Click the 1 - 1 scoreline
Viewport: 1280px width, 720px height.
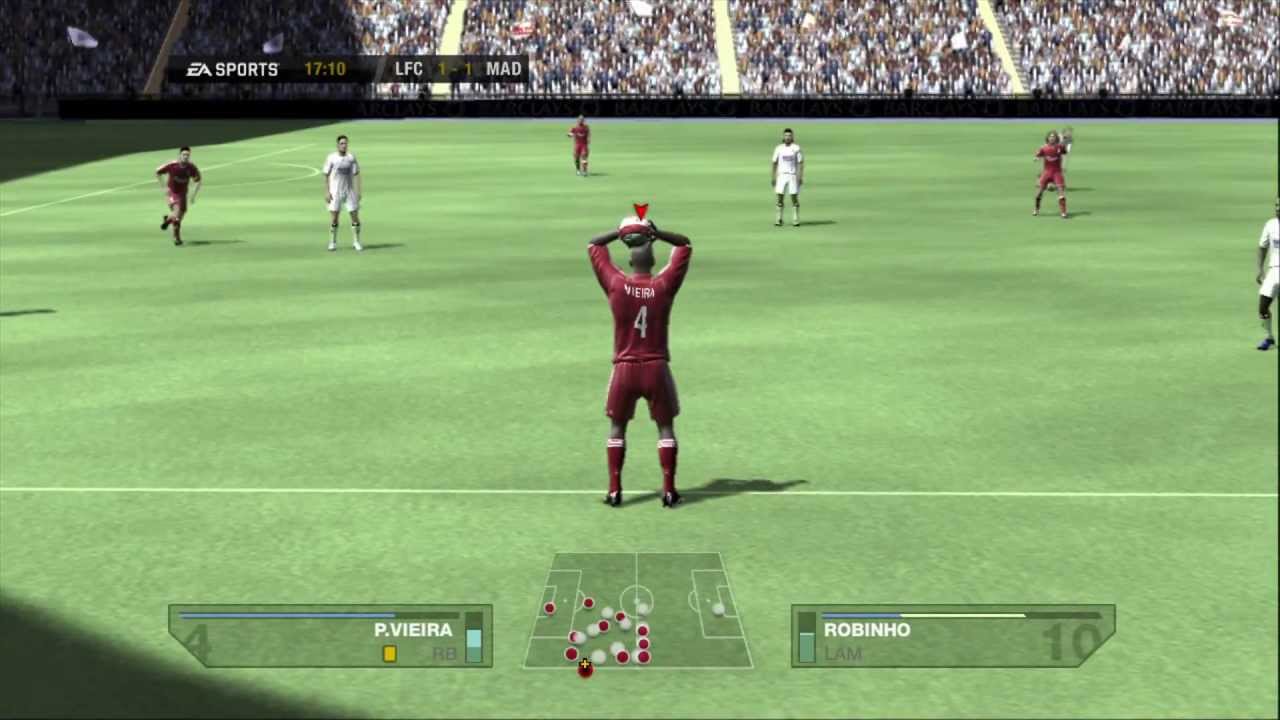[455, 69]
